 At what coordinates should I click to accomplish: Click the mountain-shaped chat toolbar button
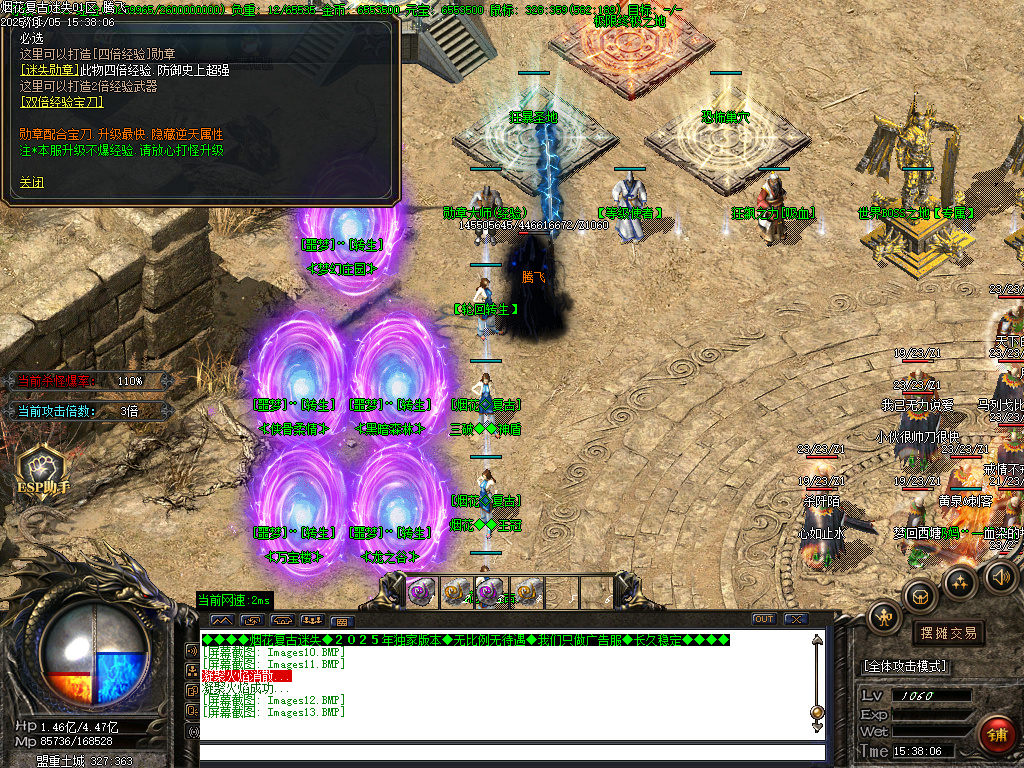click(x=220, y=620)
